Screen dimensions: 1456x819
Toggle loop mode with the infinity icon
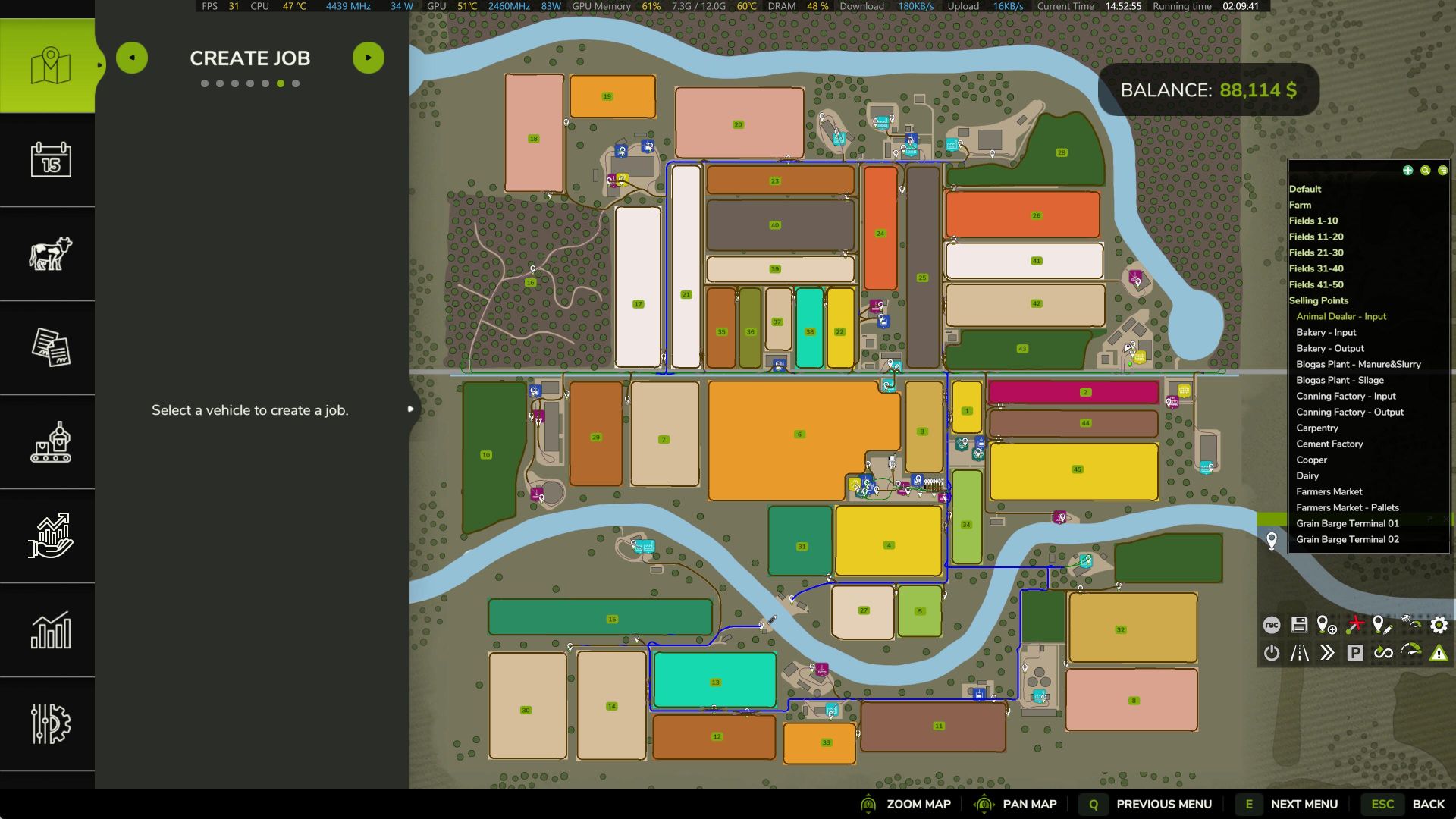[1382, 652]
